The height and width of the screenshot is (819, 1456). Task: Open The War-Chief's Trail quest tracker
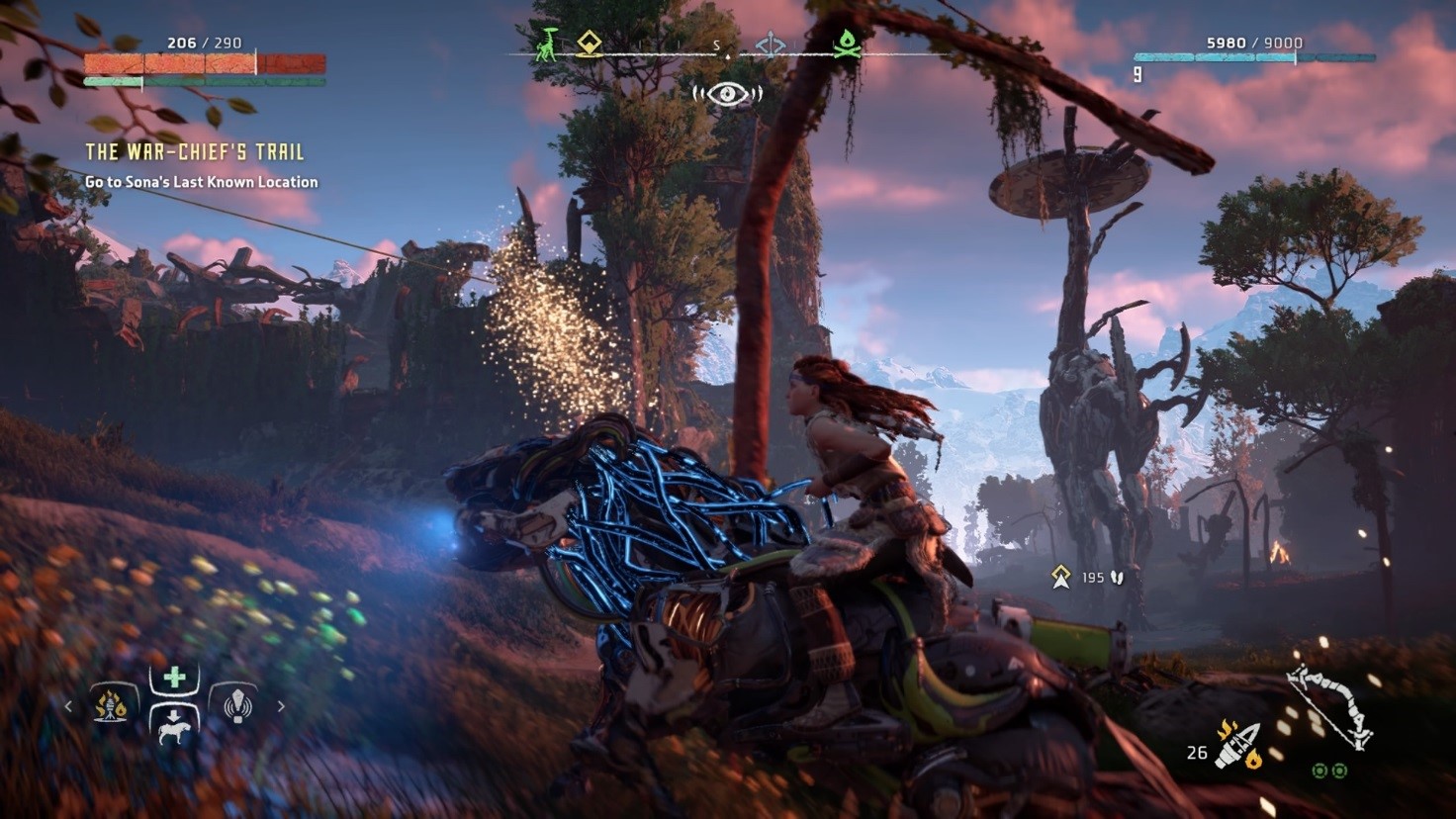[x=195, y=152]
